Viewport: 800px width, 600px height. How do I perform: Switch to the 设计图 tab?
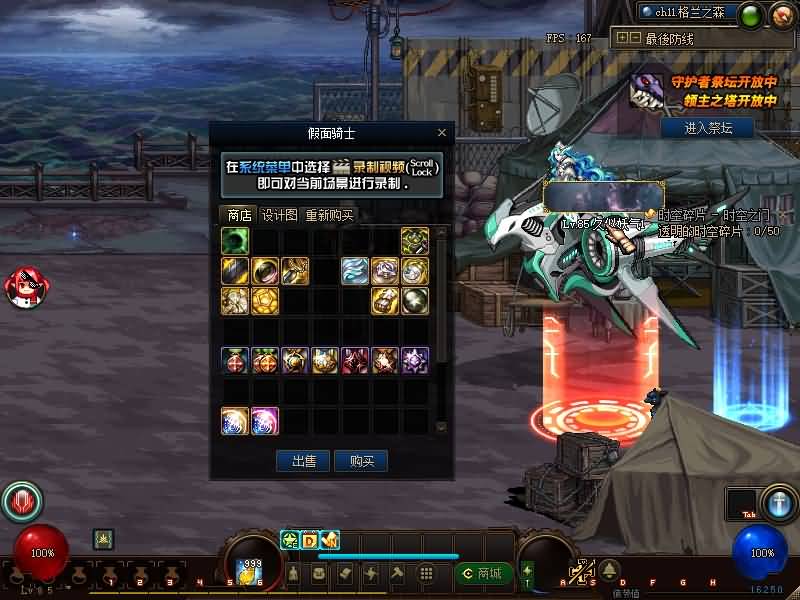[x=279, y=215]
